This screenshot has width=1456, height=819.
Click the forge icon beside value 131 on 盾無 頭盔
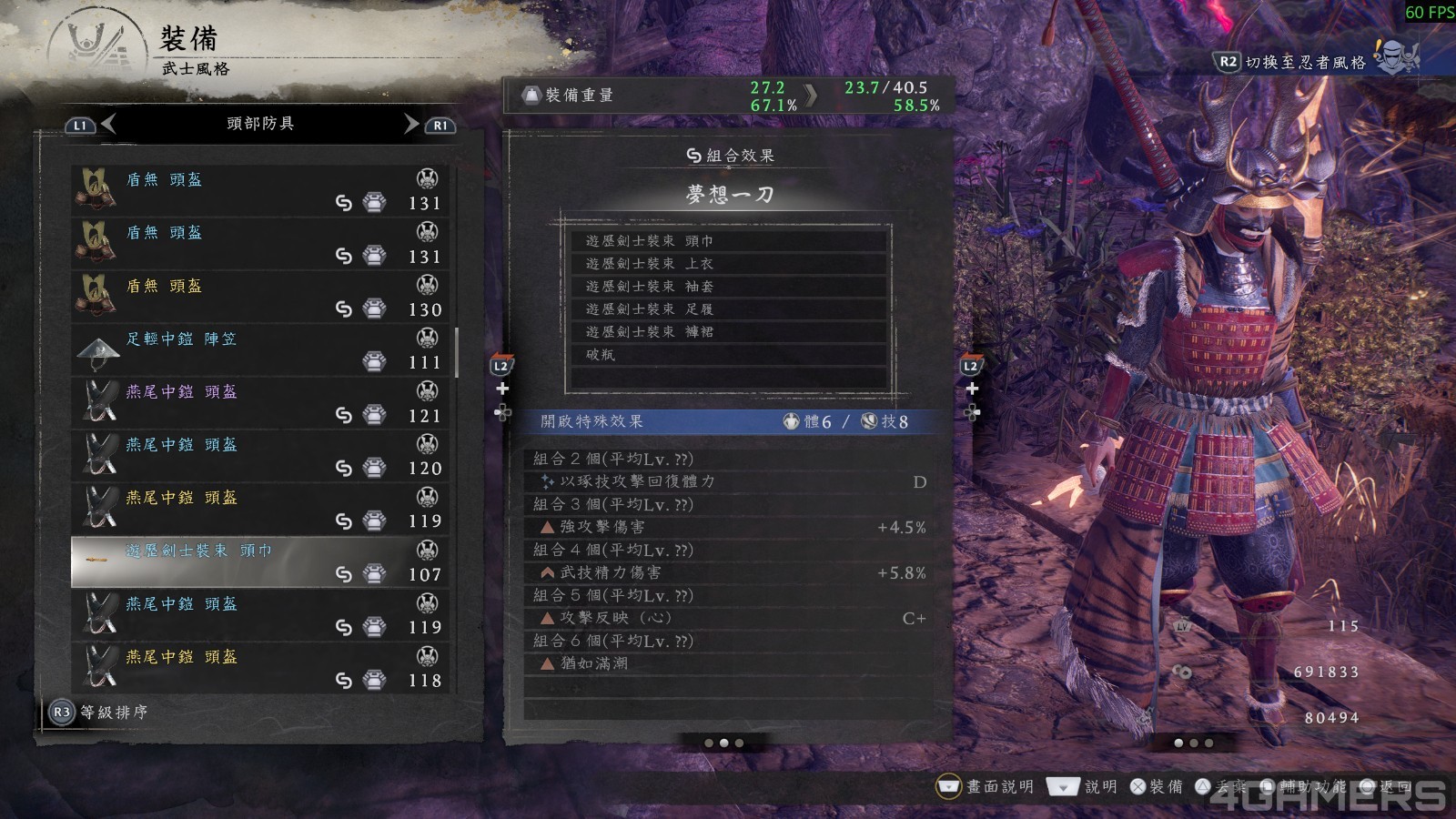[376, 202]
